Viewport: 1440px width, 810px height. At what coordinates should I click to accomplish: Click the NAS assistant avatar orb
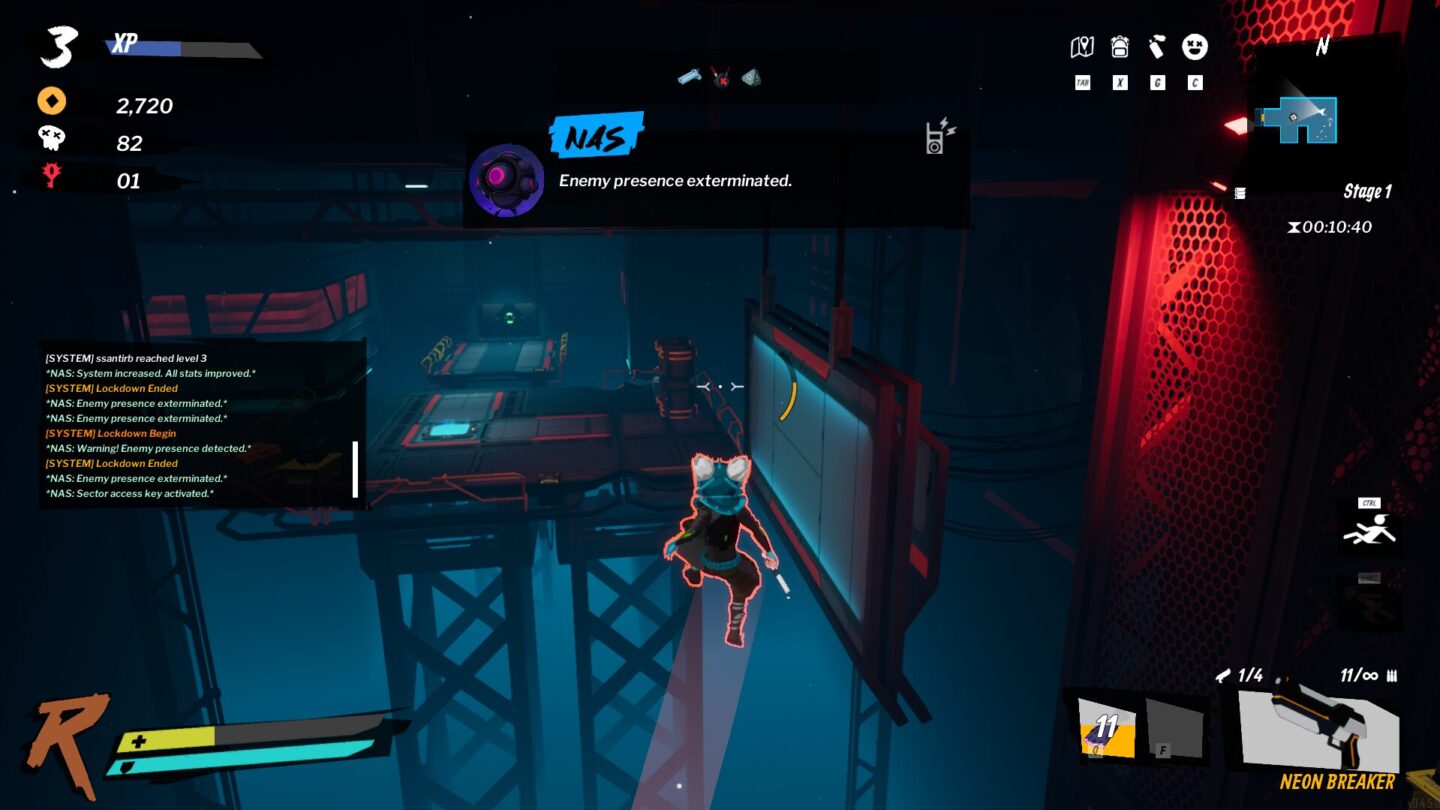pyautogui.click(x=506, y=179)
